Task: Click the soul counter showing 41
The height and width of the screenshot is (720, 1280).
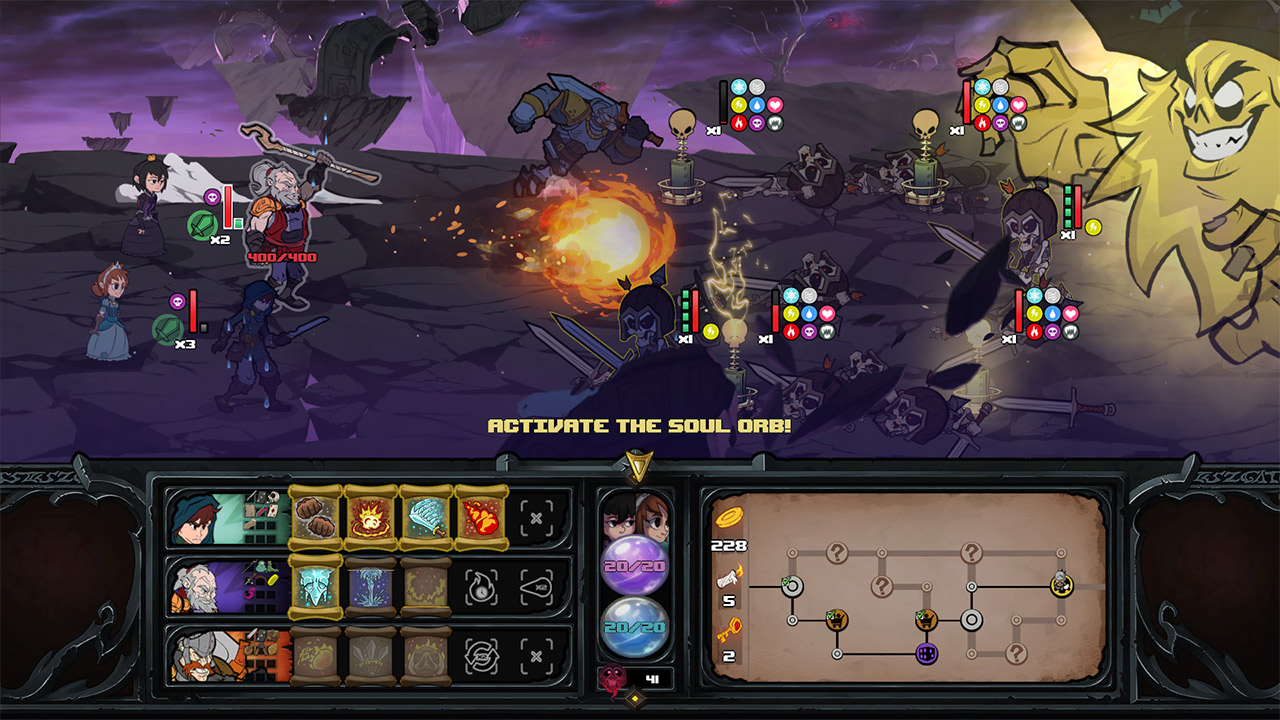Action: pos(654,679)
